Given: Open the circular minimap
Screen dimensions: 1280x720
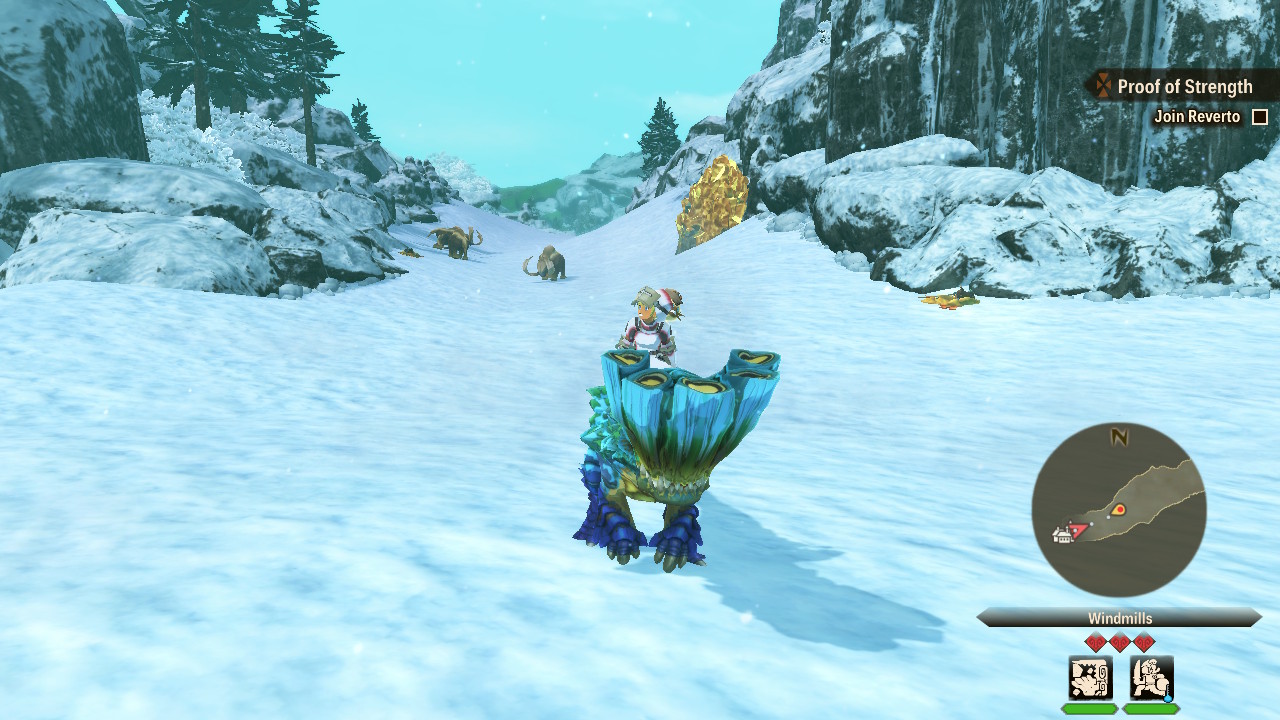Looking at the screenshot, I should coord(1119,510).
